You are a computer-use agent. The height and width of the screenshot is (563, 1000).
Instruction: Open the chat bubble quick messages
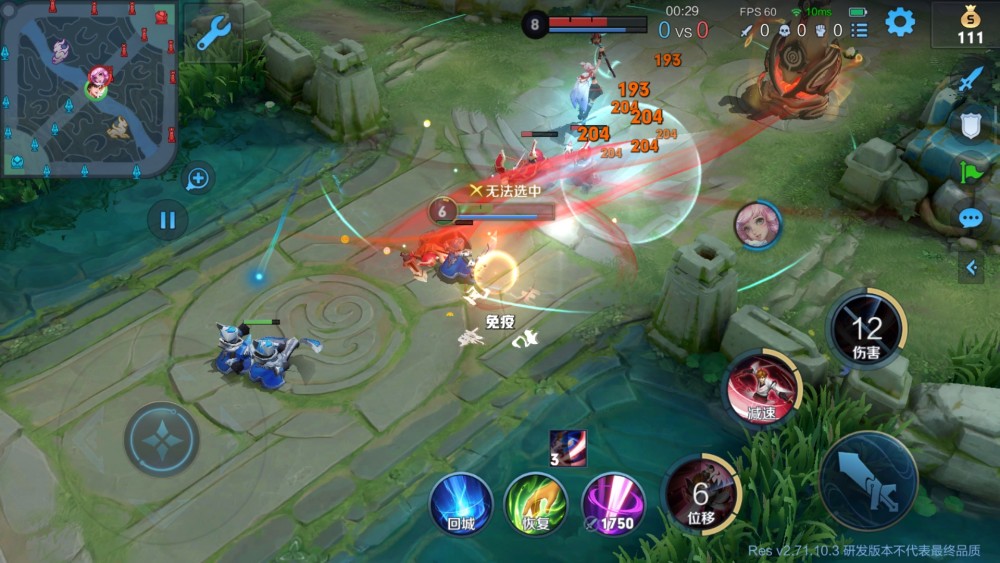coord(970,219)
